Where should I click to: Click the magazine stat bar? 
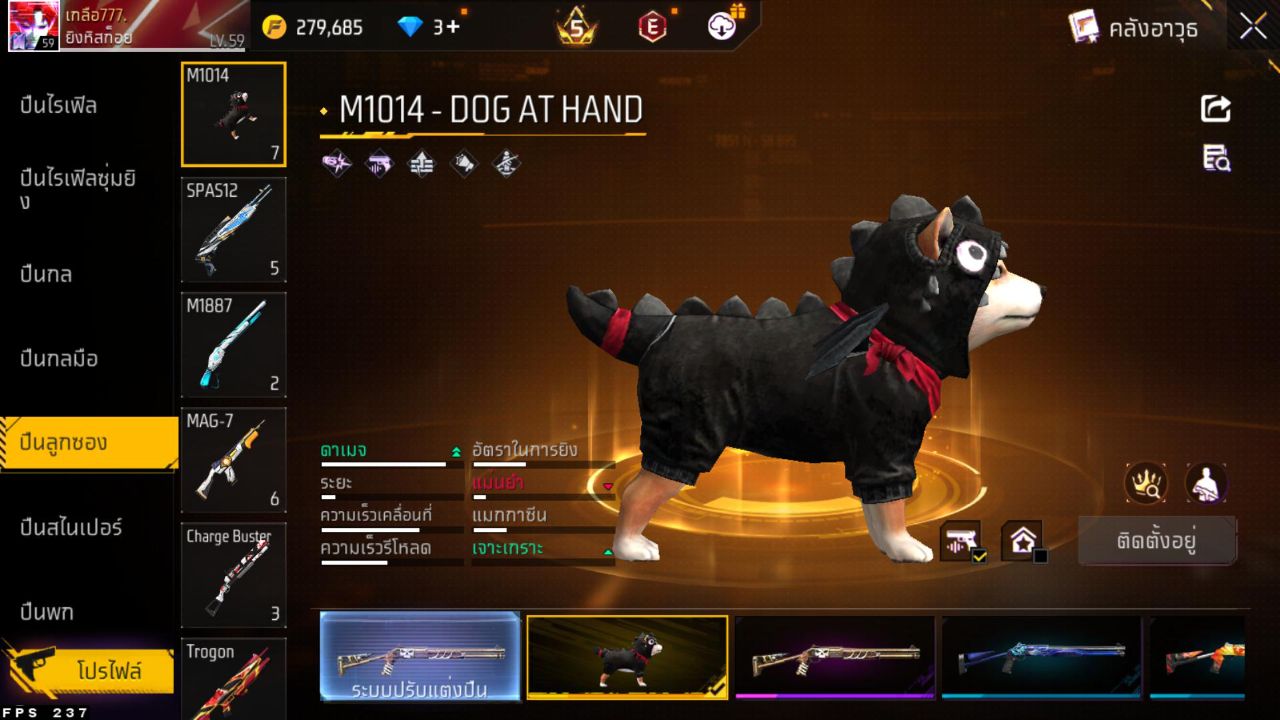click(x=543, y=532)
